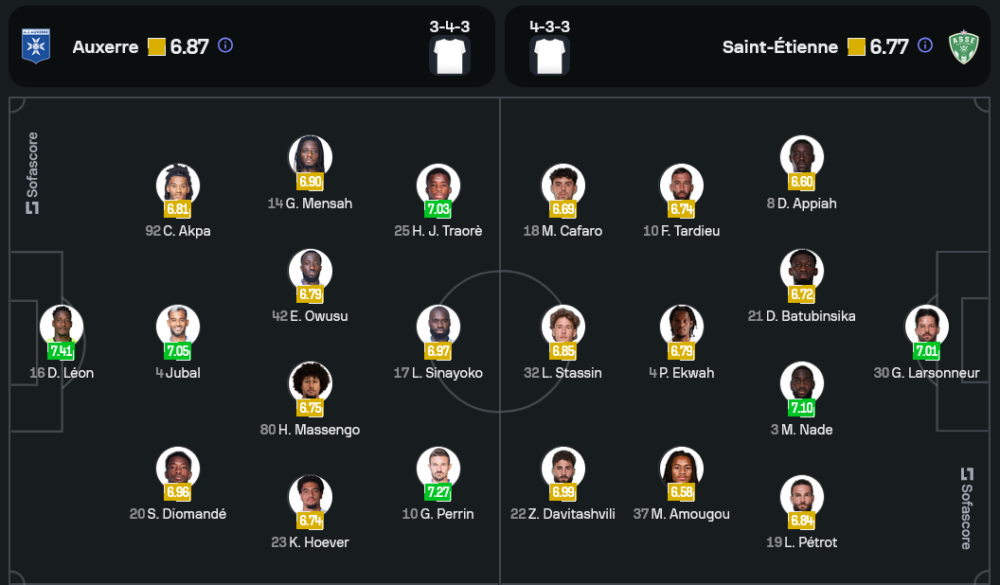The height and width of the screenshot is (585, 1000).
Task: Select H. J. Traorè's avatar
Action: [x=438, y=186]
